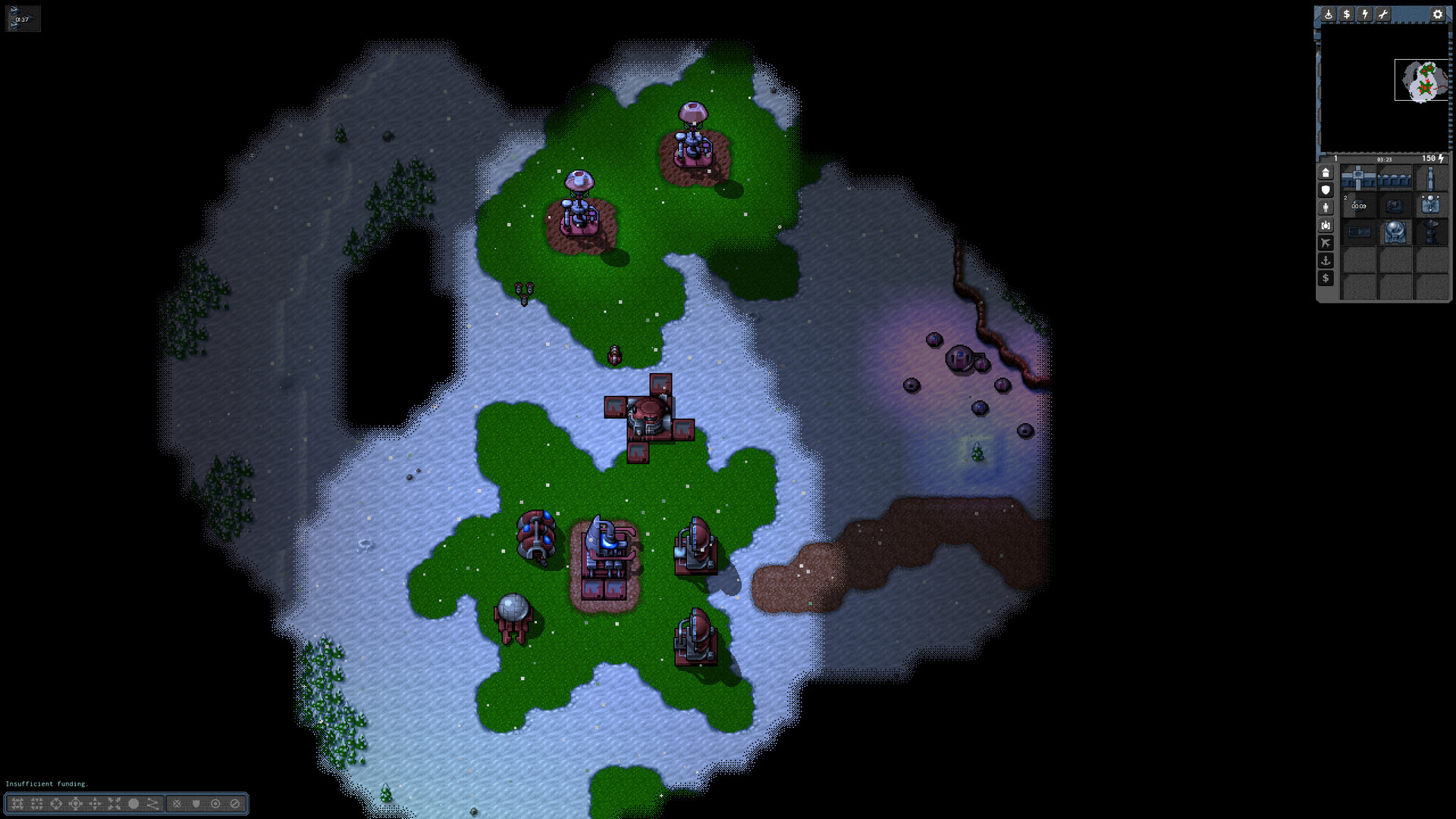Select the dome structure build item
The width and height of the screenshot is (1456, 819).
point(1395,231)
